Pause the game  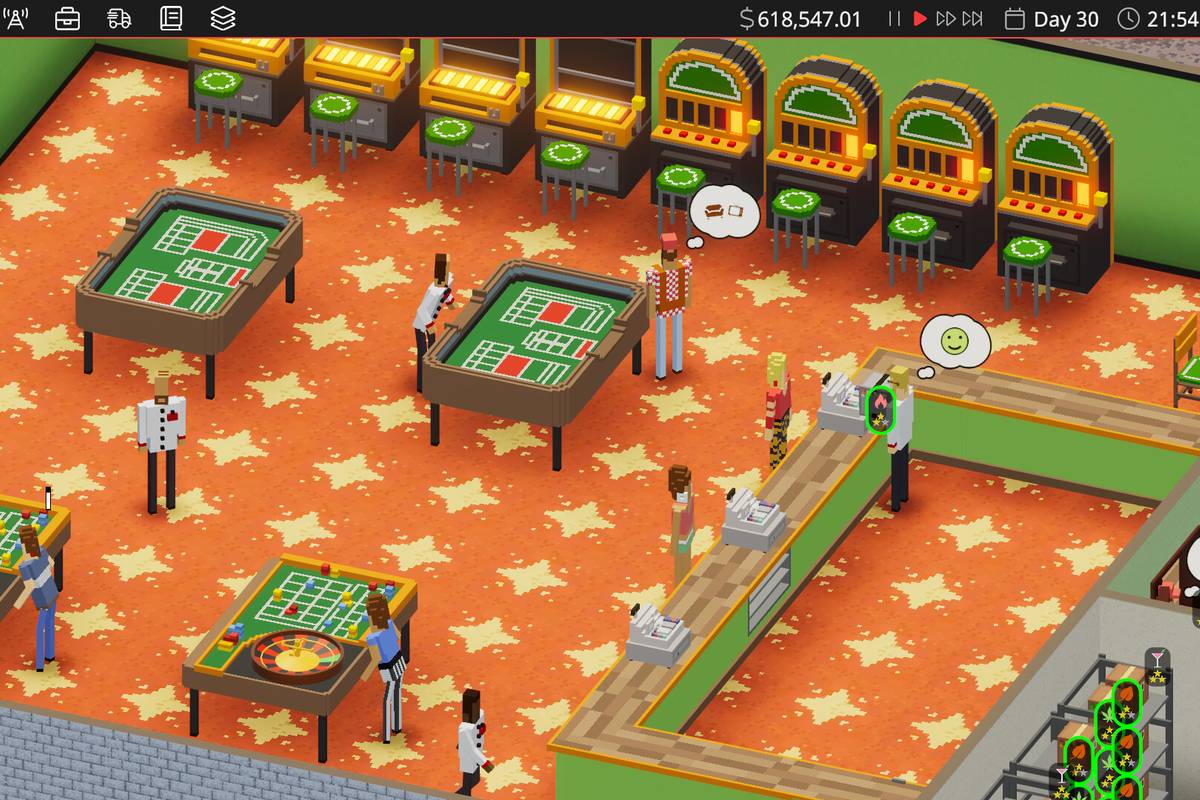tap(894, 19)
